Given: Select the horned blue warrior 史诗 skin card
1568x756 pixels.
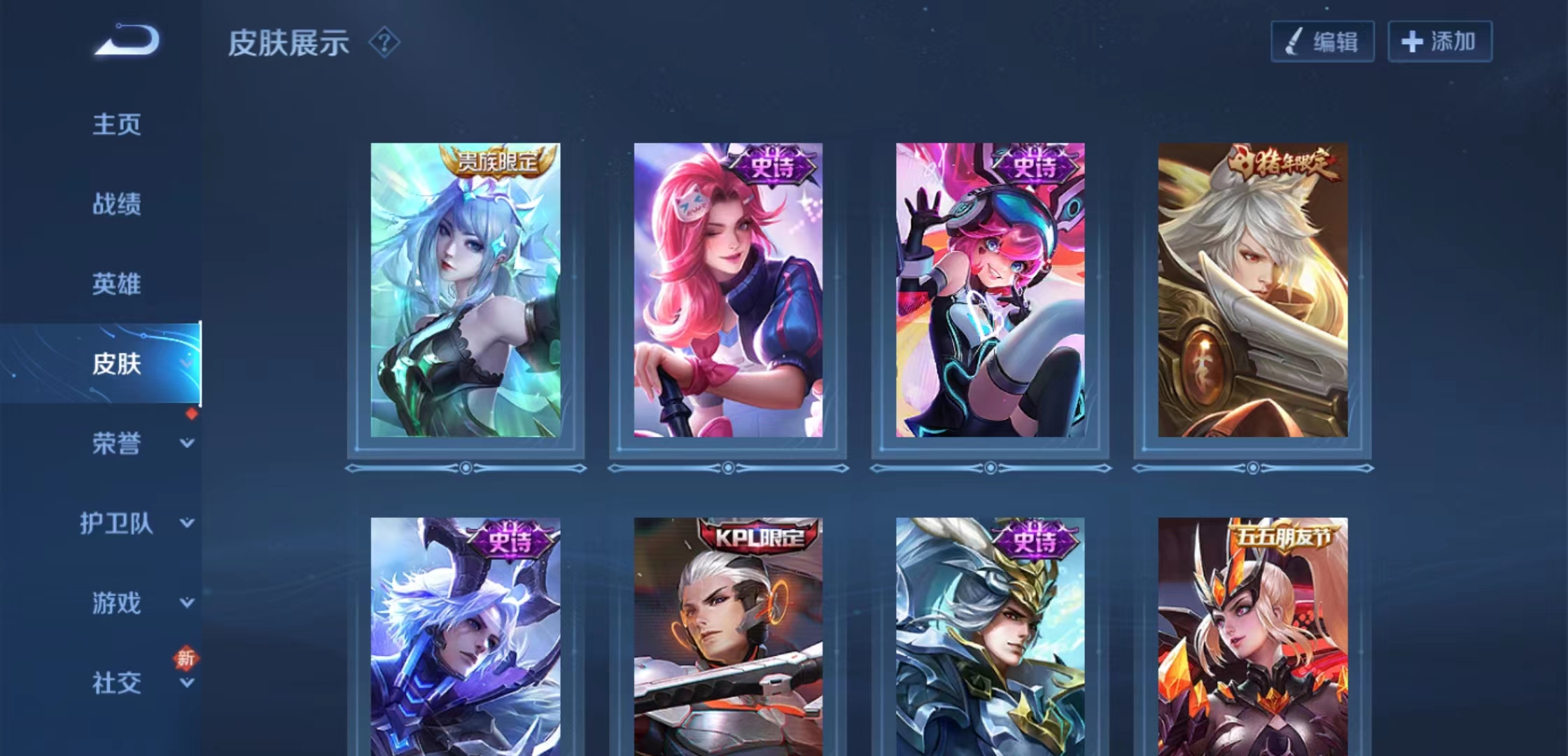Looking at the screenshot, I should [465, 637].
